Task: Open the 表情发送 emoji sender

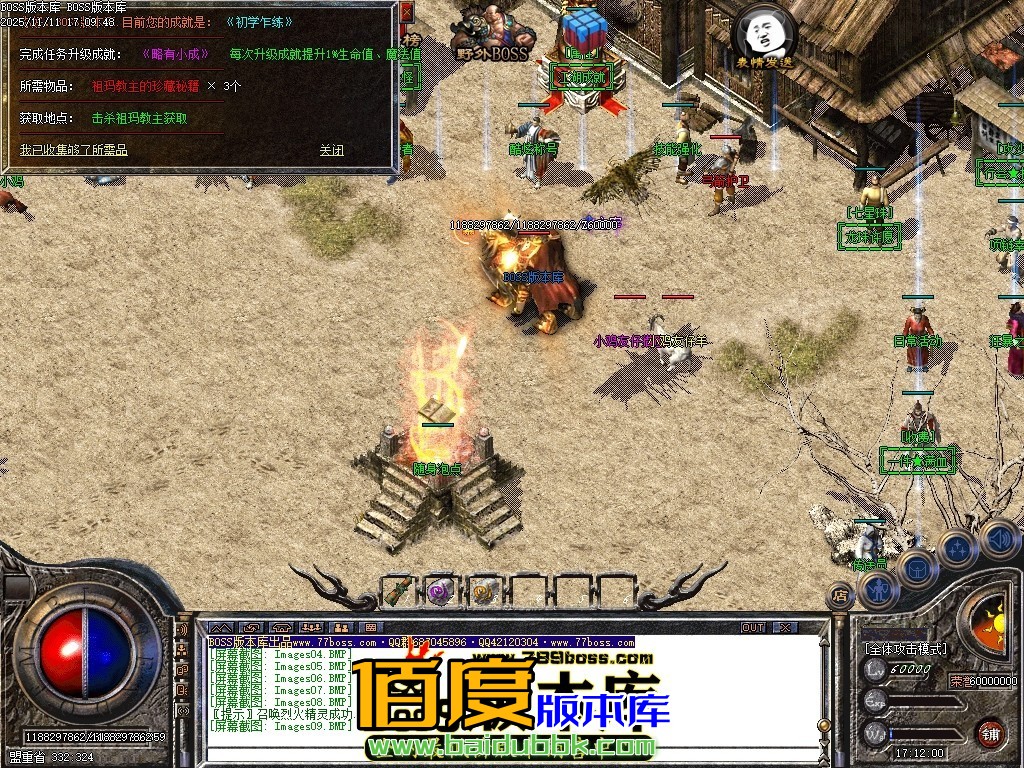Action: click(764, 39)
